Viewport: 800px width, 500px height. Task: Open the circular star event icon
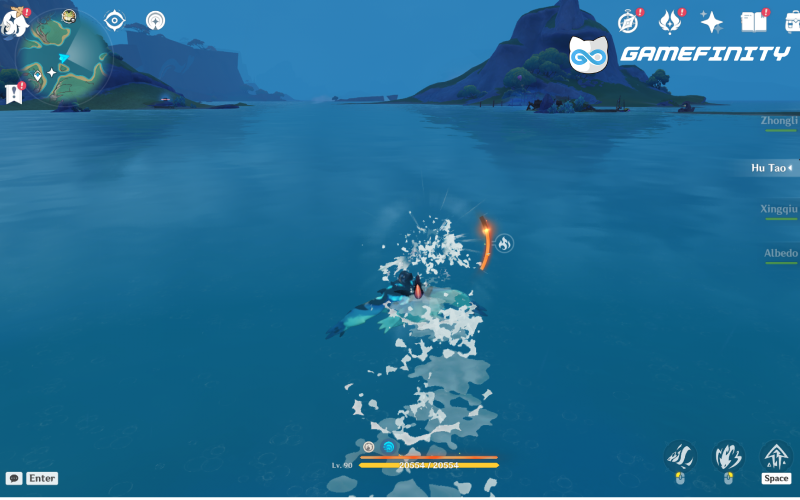pos(155,20)
